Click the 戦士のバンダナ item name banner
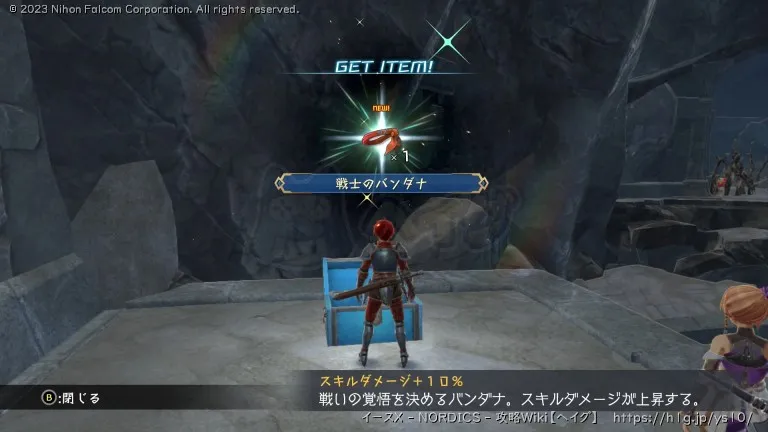The width and height of the screenshot is (768, 432). click(383, 183)
